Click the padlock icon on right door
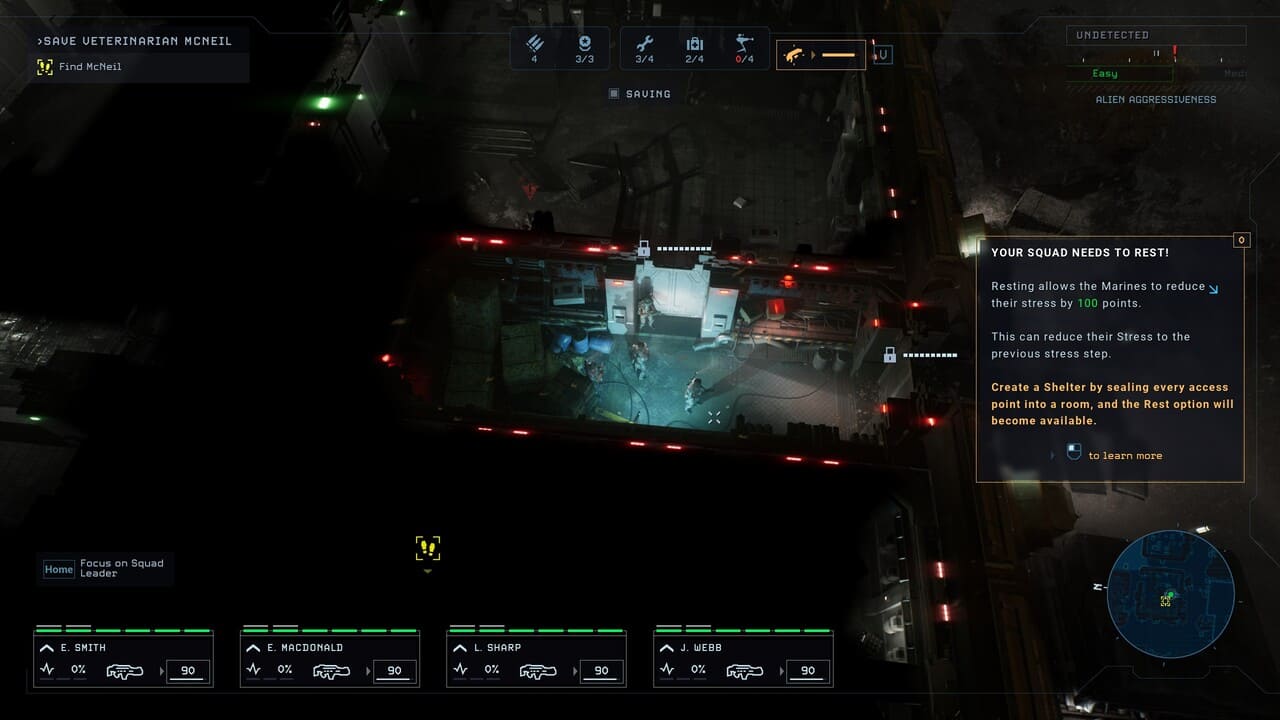The image size is (1280, 720). (889, 354)
